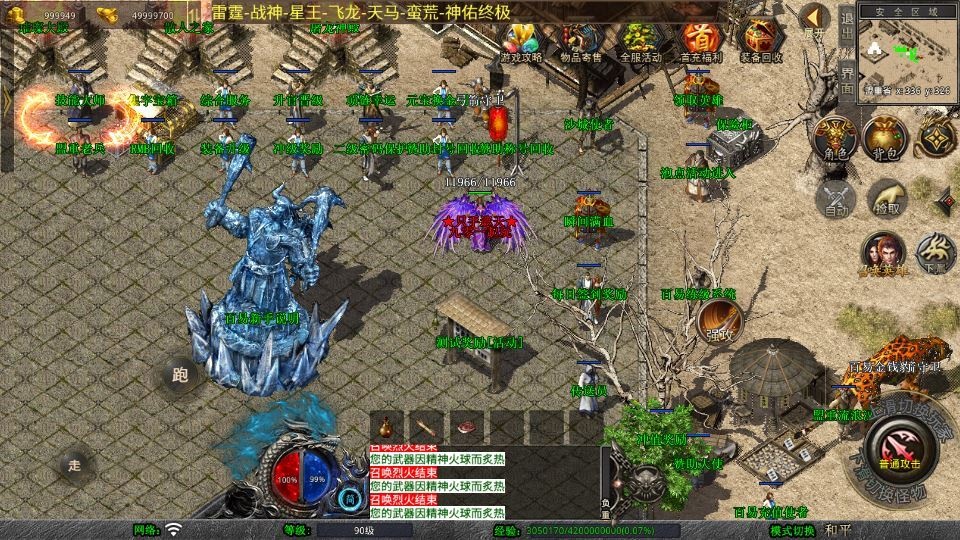Use the scroll item in the quick slot
960x540 pixels.
click(x=427, y=424)
